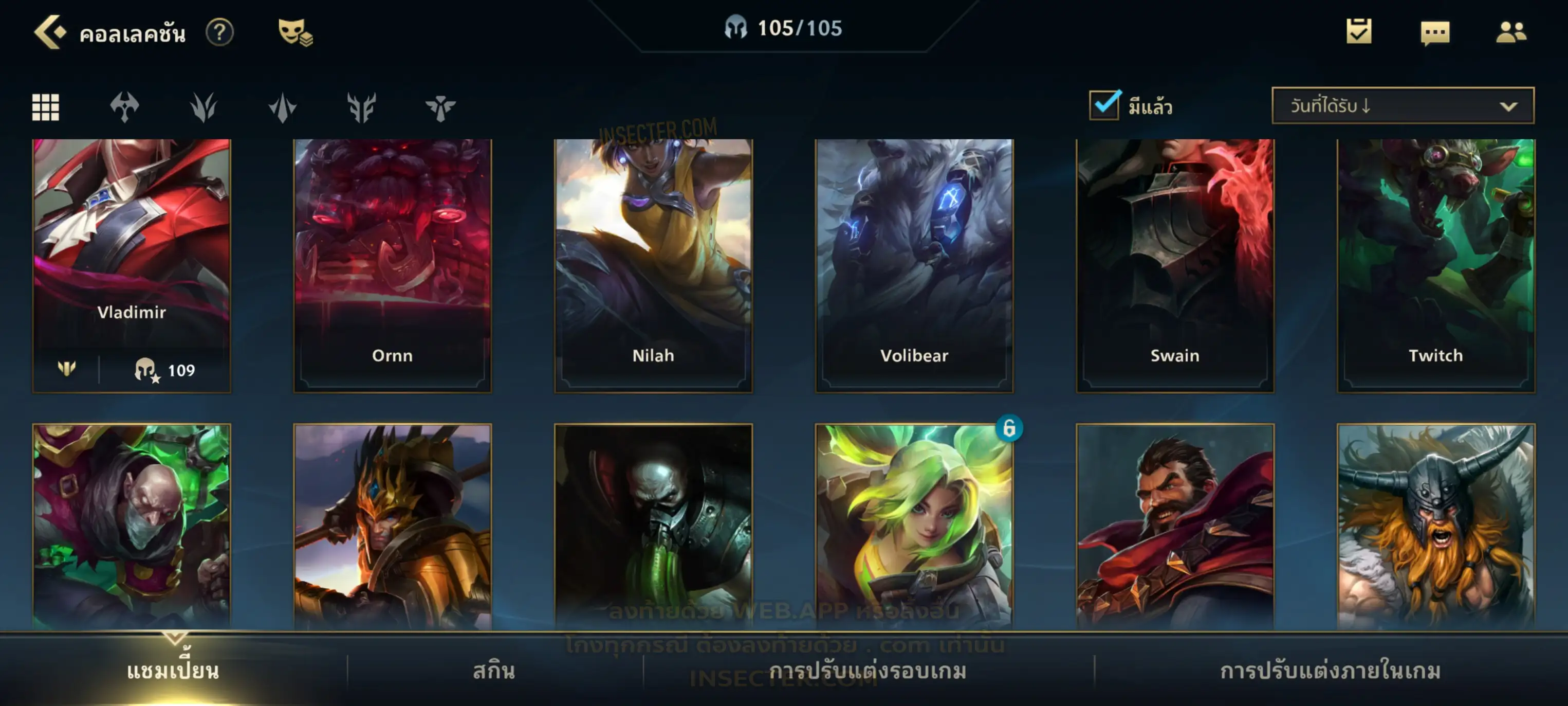Select the Vladimir champion card
1568x706 pixels.
(132, 265)
